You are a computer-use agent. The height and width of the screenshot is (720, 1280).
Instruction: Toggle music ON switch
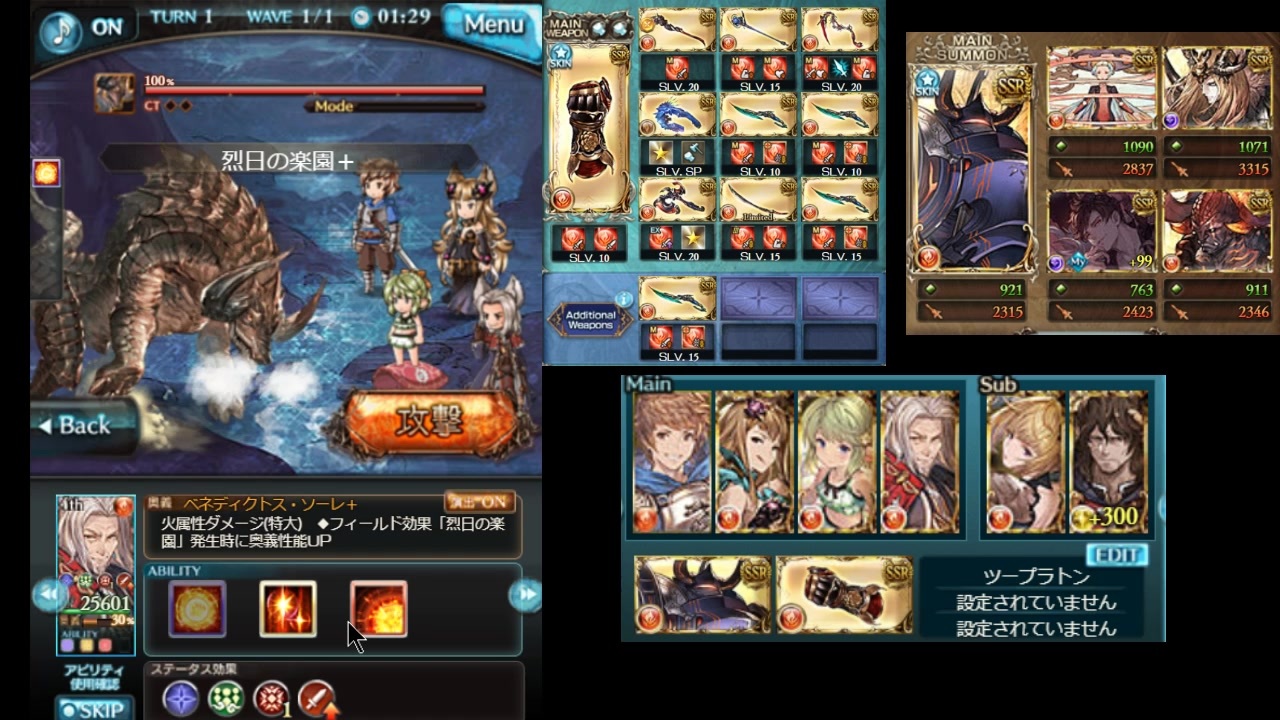coord(107,28)
